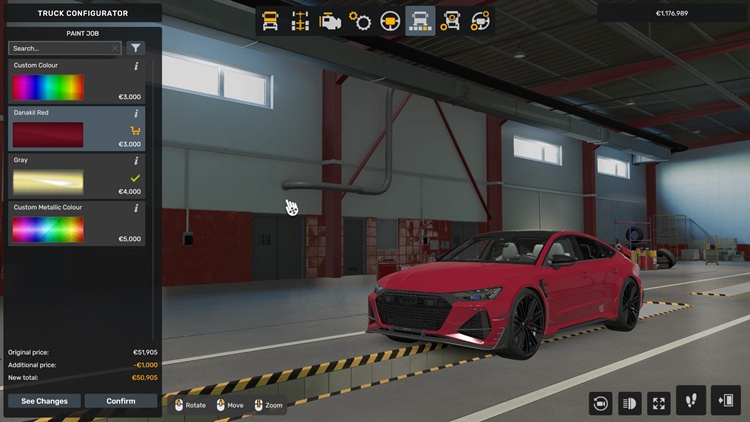750x422 pixels.
Task: Exit the configurator via door icon
Action: coord(725,400)
